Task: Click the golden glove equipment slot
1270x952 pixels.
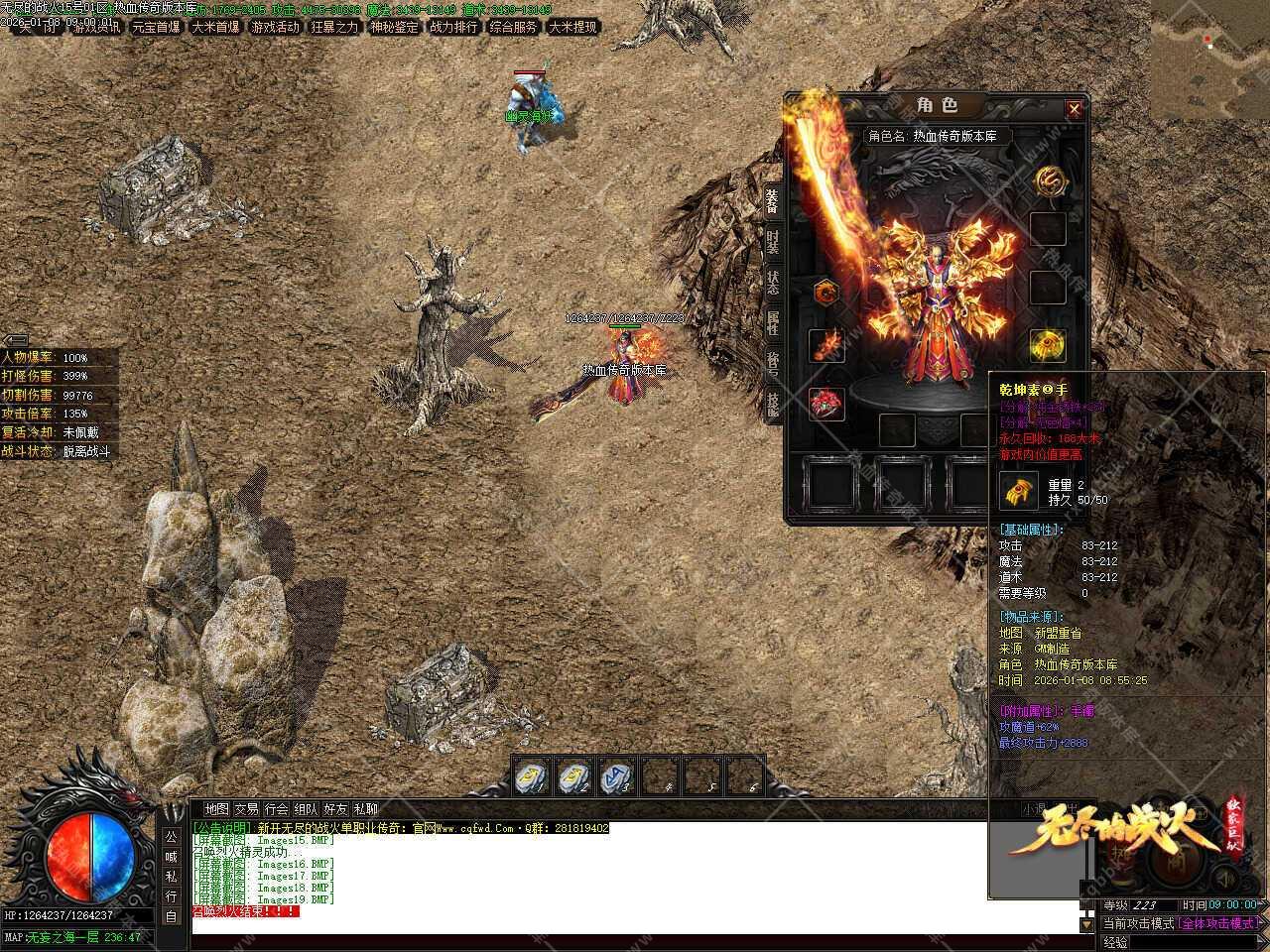Action: pos(1048,345)
